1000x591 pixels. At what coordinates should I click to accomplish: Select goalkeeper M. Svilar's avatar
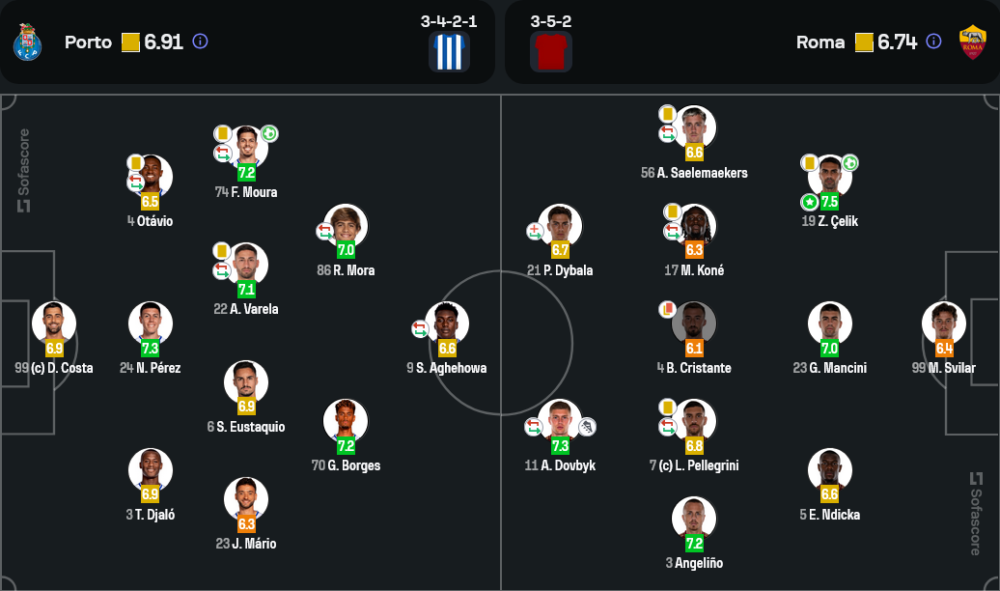pyautogui.click(x=944, y=324)
